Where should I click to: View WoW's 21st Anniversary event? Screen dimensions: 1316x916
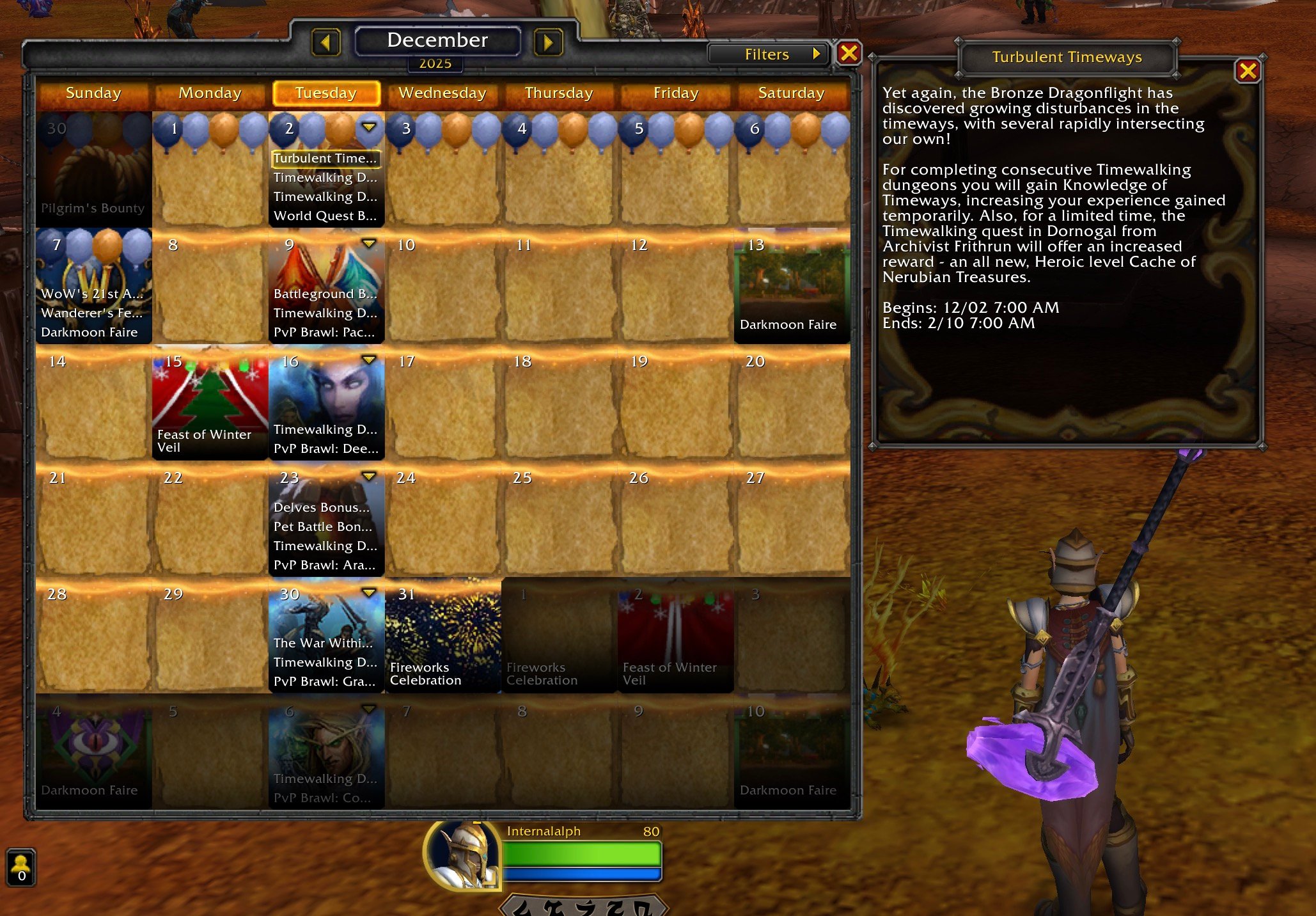click(x=91, y=294)
